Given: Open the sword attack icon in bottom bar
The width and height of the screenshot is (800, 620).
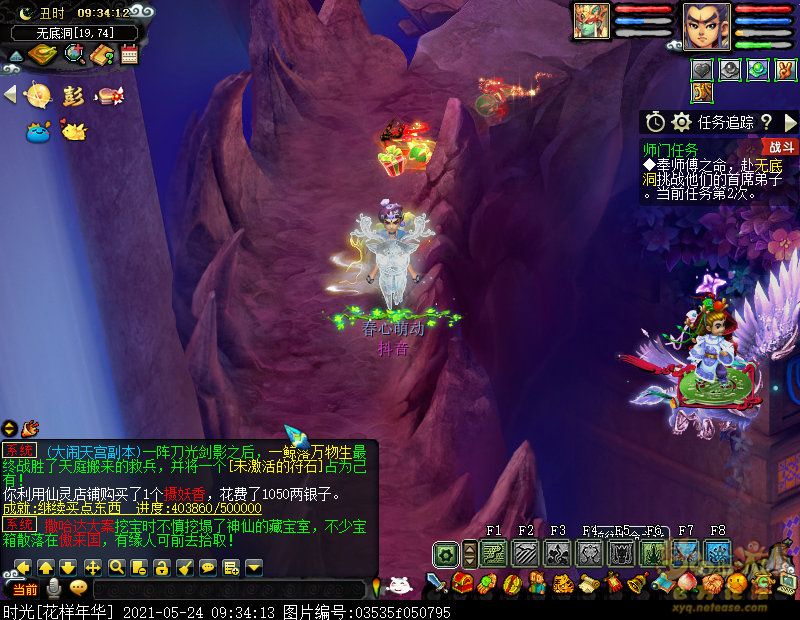Looking at the screenshot, I should [x=437, y=583].
